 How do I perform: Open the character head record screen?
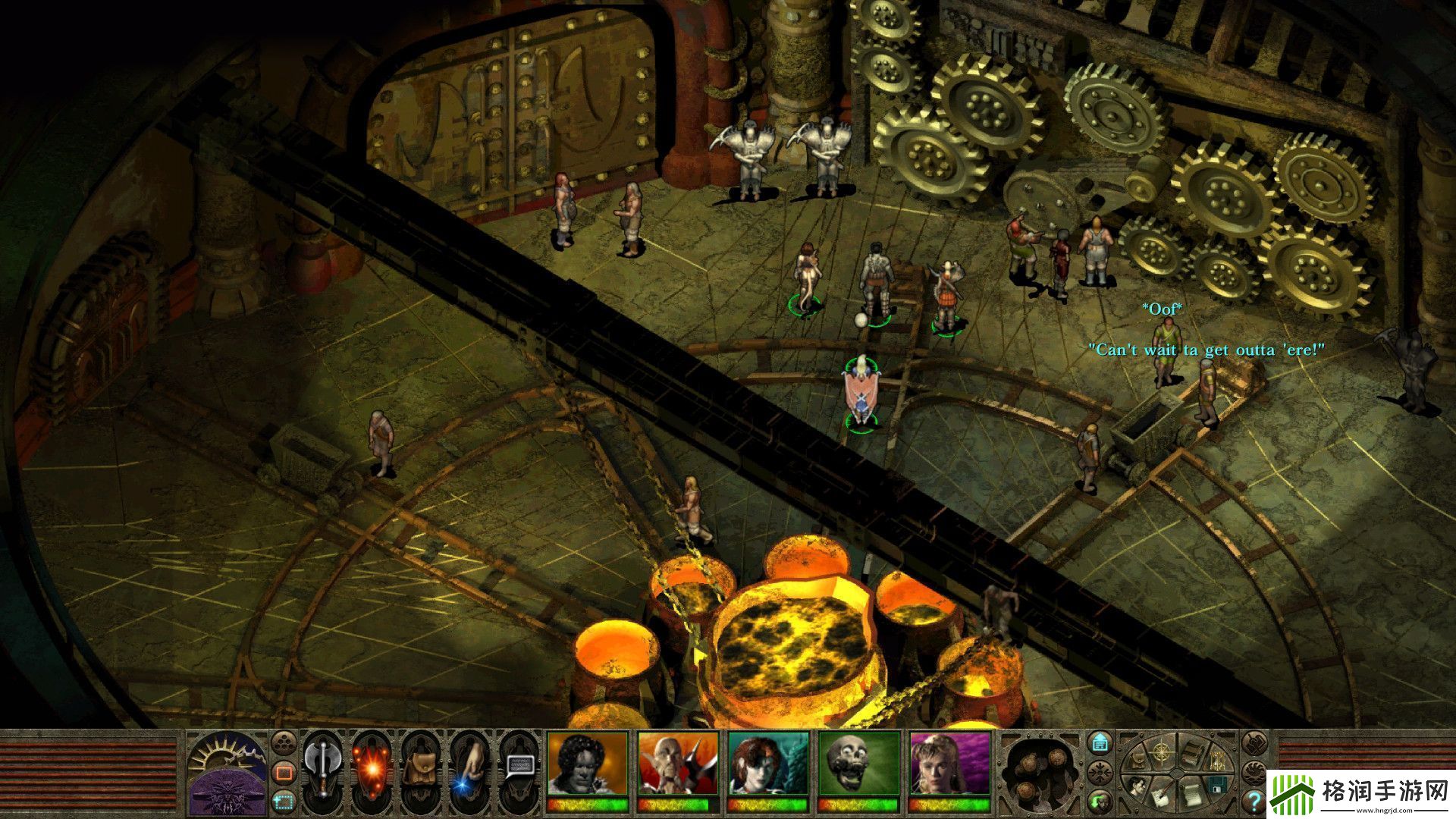(1137, 785)
